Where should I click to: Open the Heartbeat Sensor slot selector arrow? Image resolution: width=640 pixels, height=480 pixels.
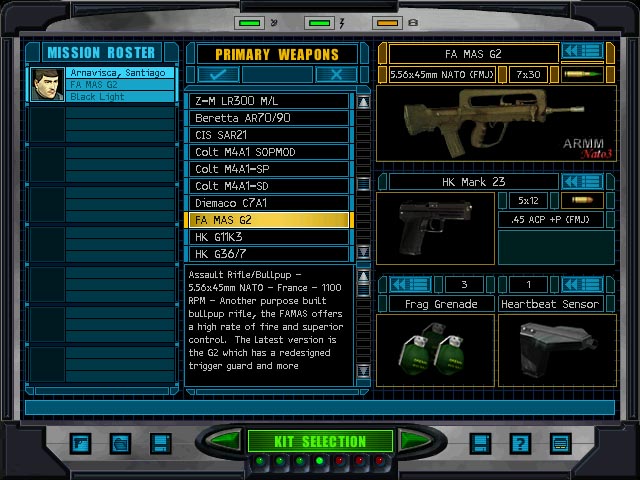point(581,285)
